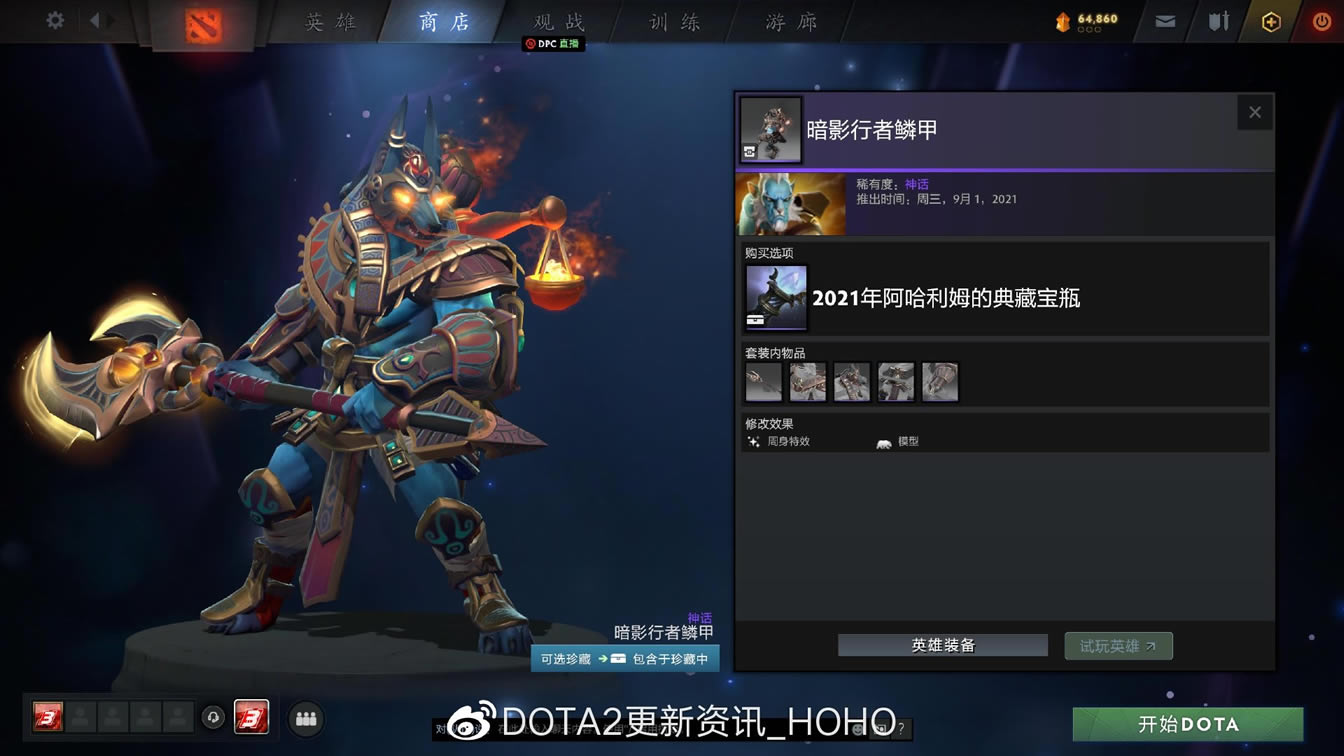Click the 模型 bear model icon

click(883, 441)
